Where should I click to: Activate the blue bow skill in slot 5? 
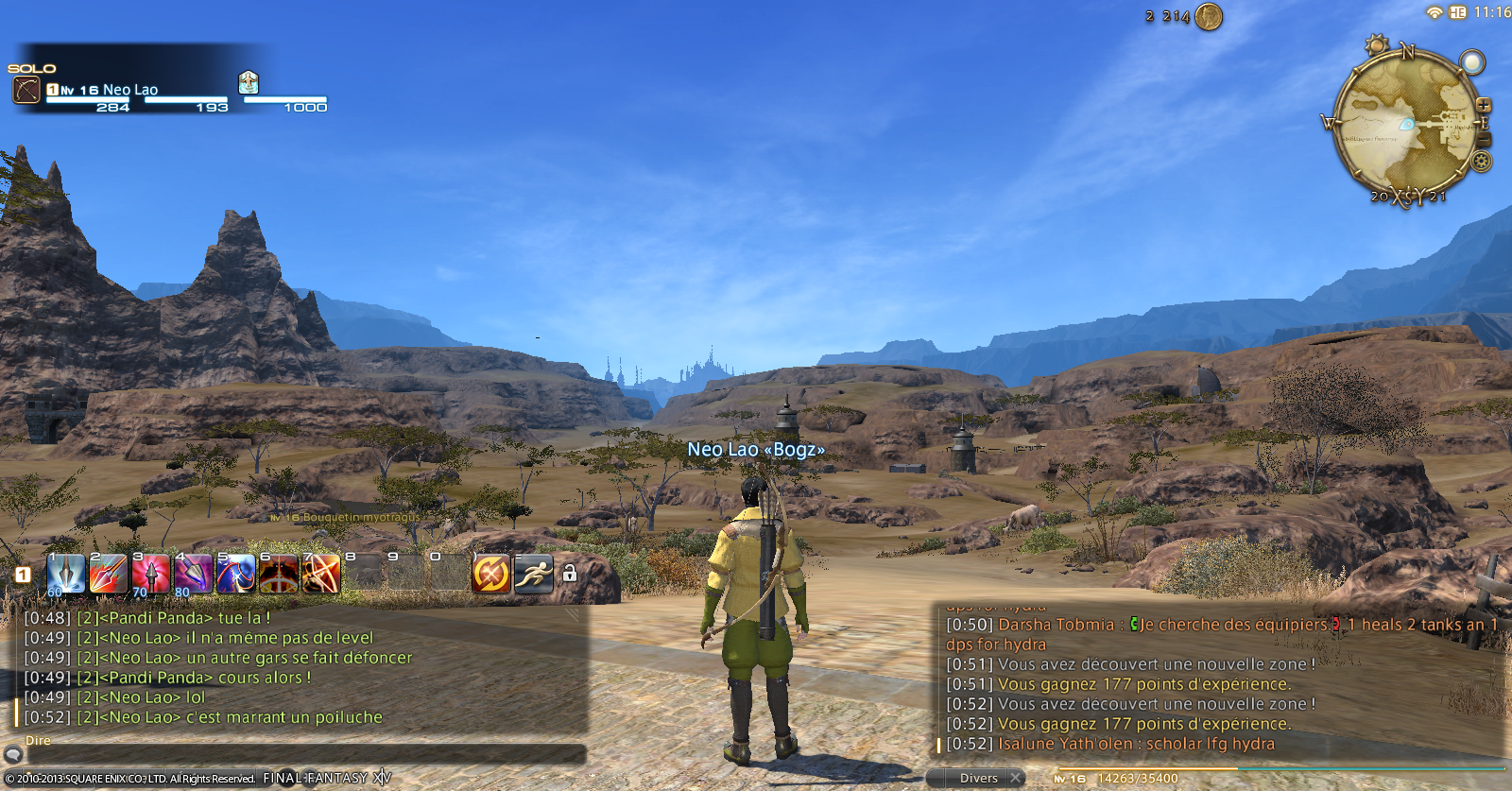pyautogui.click(x=235, y=574)
